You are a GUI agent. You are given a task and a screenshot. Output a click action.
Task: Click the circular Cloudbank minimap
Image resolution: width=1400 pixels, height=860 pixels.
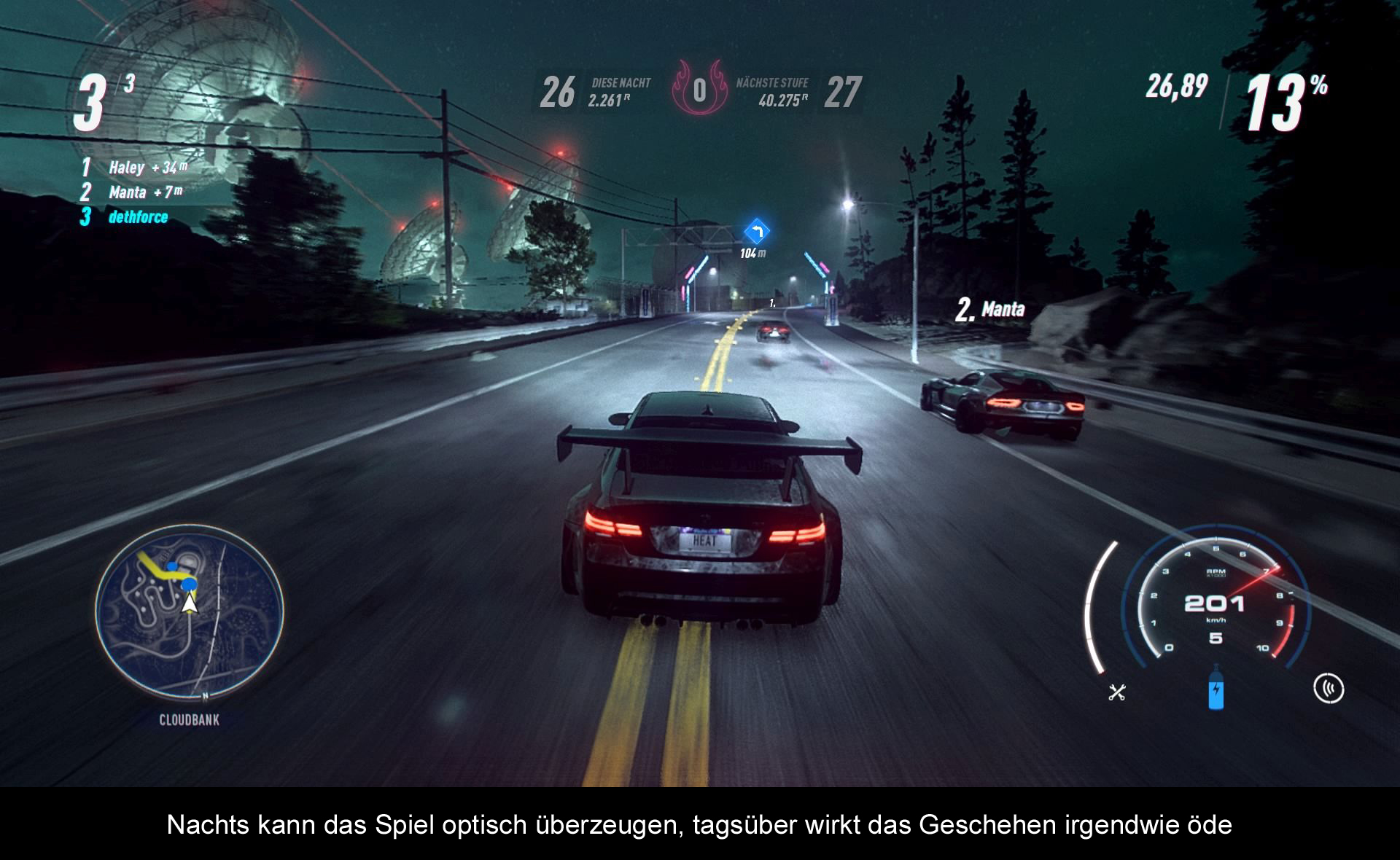coord(190,611)
